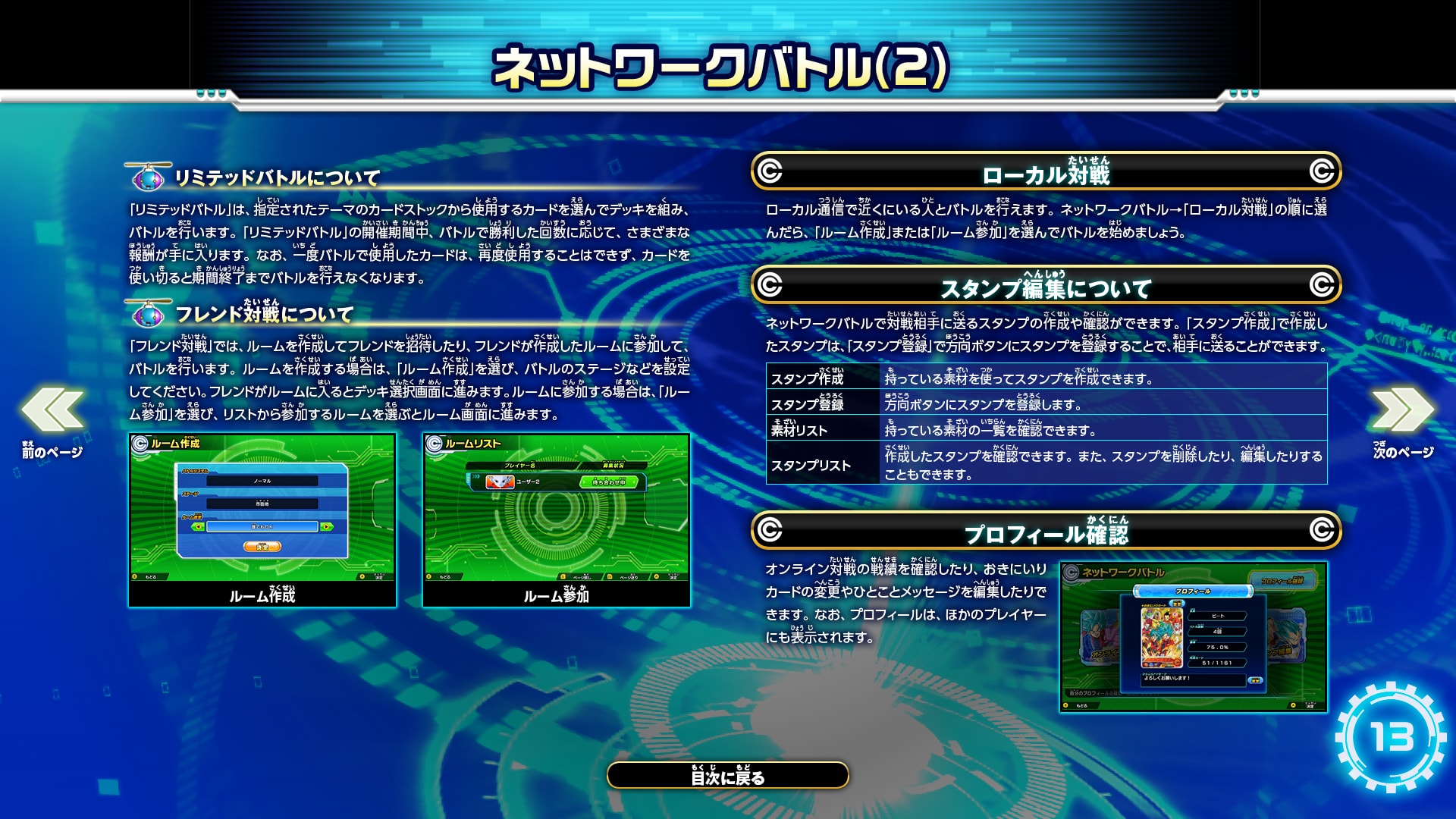Open the ステージ 市街地 selector
The width and height of the screenshot is (1456, 819).
262,504
